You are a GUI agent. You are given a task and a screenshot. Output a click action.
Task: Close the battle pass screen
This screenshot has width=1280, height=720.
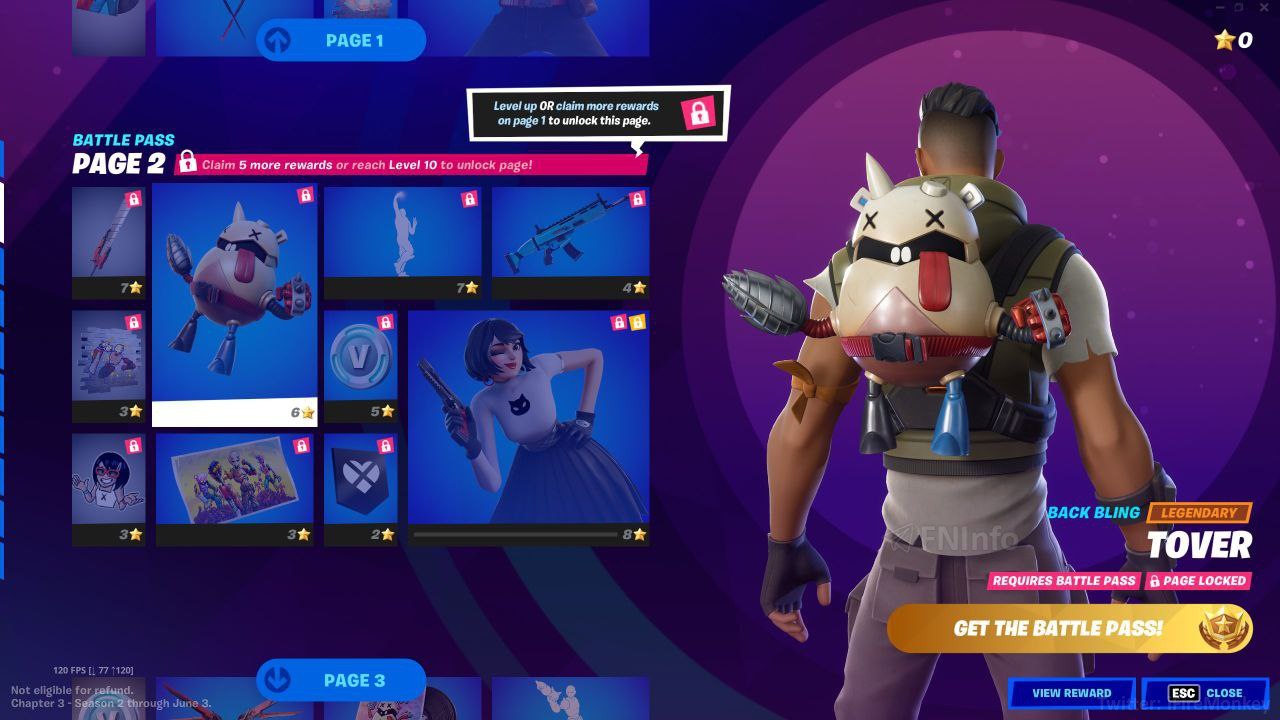tap(1205, 692)
